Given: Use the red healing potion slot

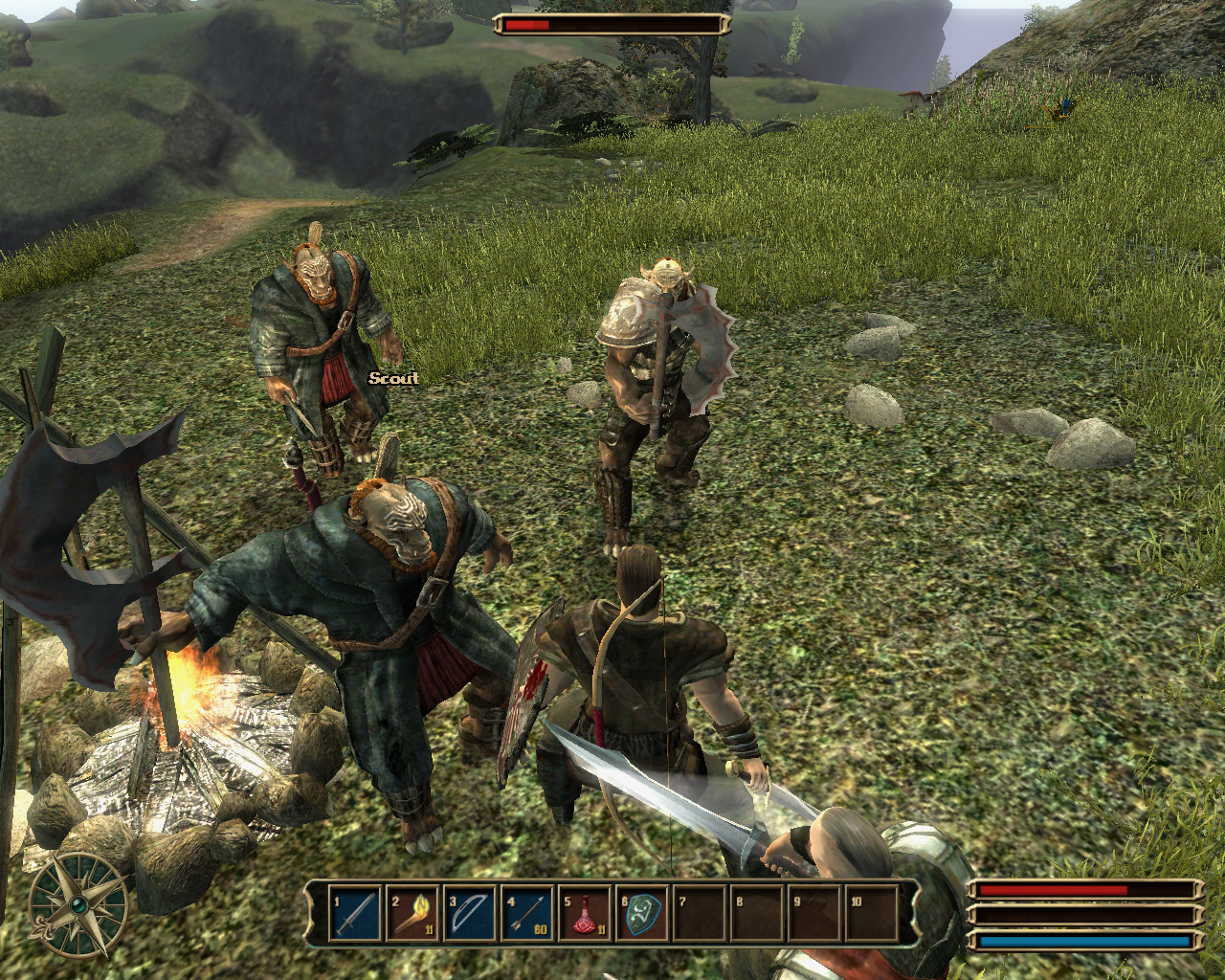Looking at the screenshot, I should tap(585, 914).
